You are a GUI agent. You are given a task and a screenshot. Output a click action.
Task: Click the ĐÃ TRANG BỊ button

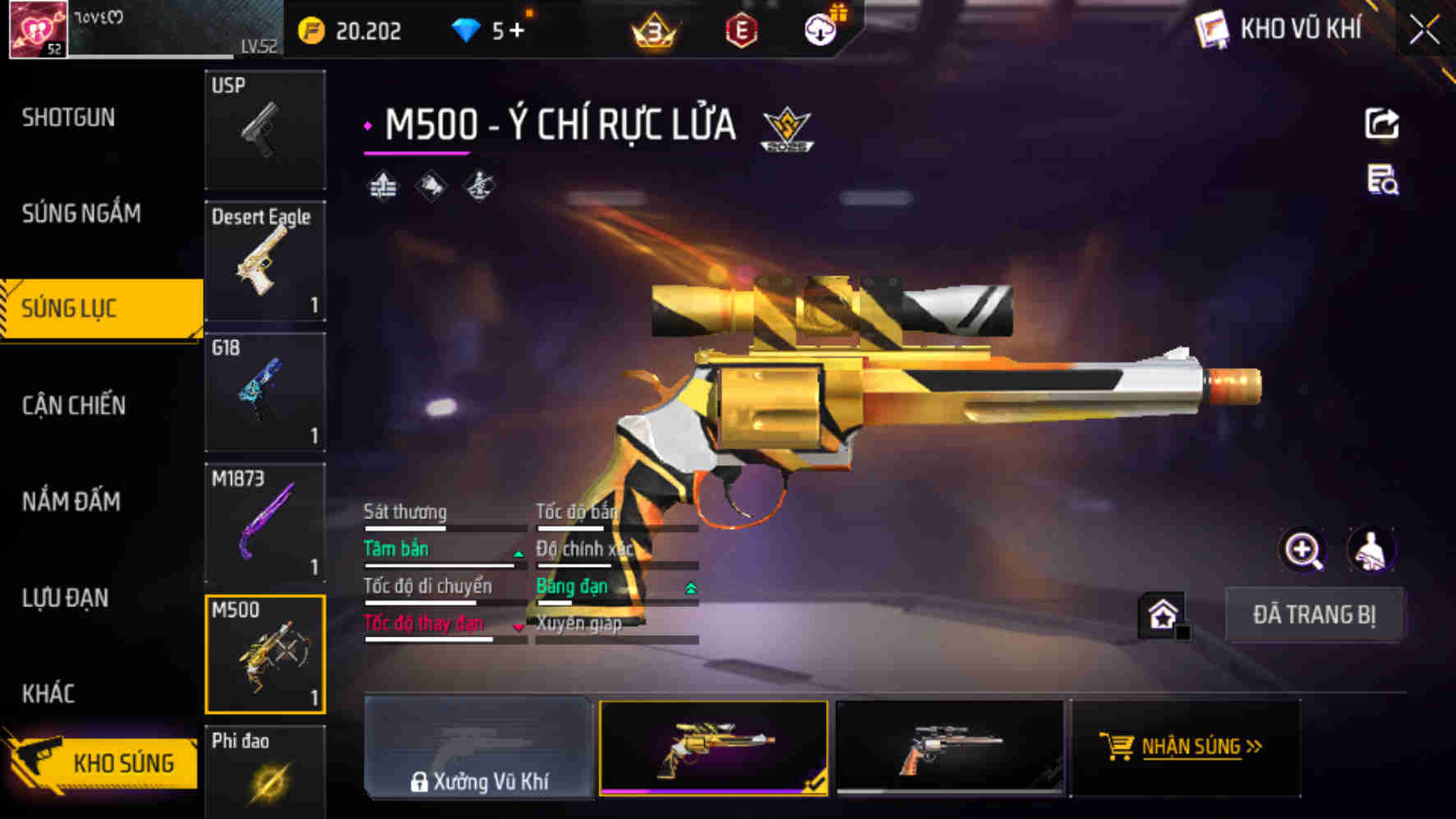click(x=1315, y=614)
